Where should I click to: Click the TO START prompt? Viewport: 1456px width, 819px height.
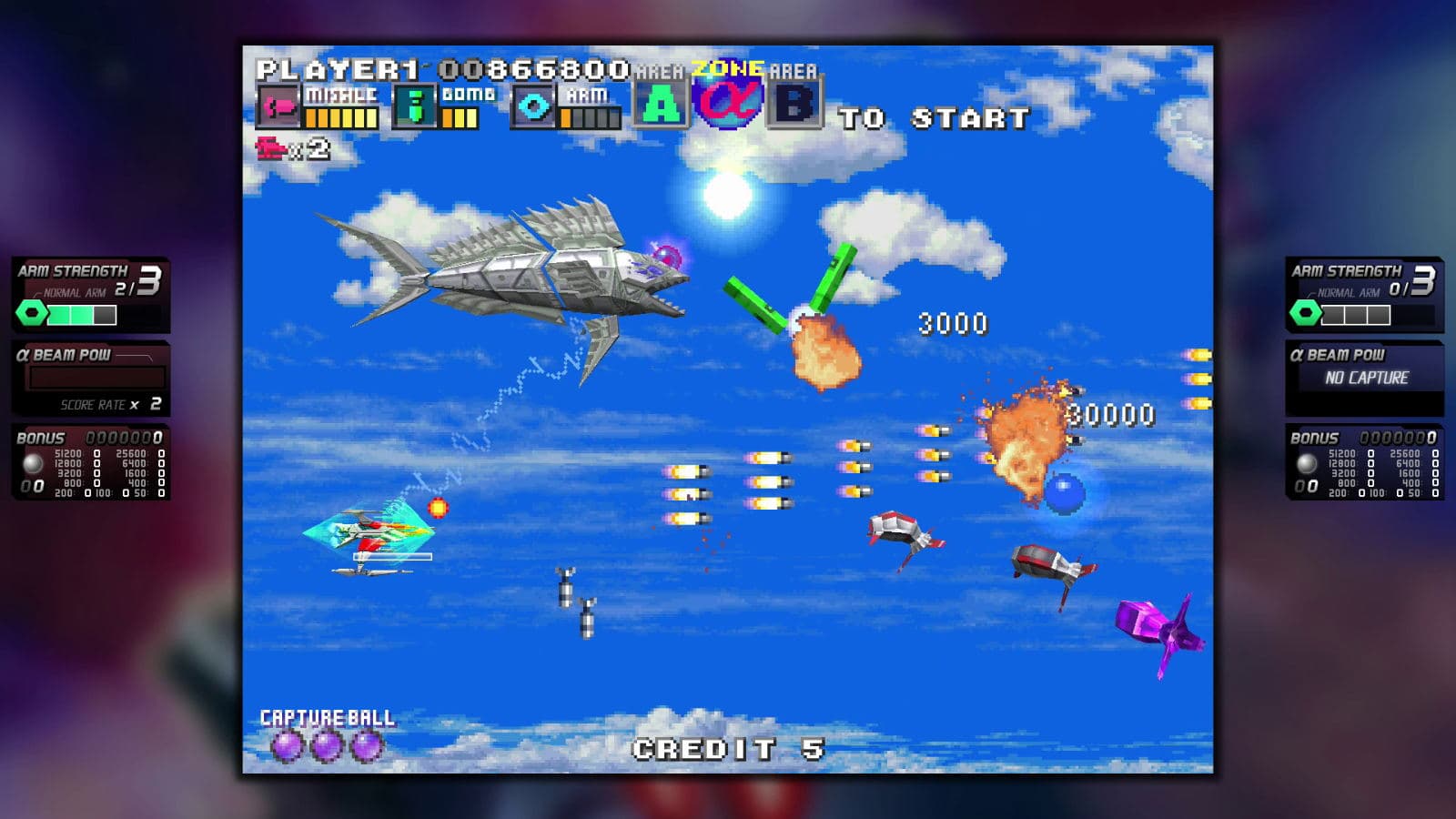tap(933, 116)
